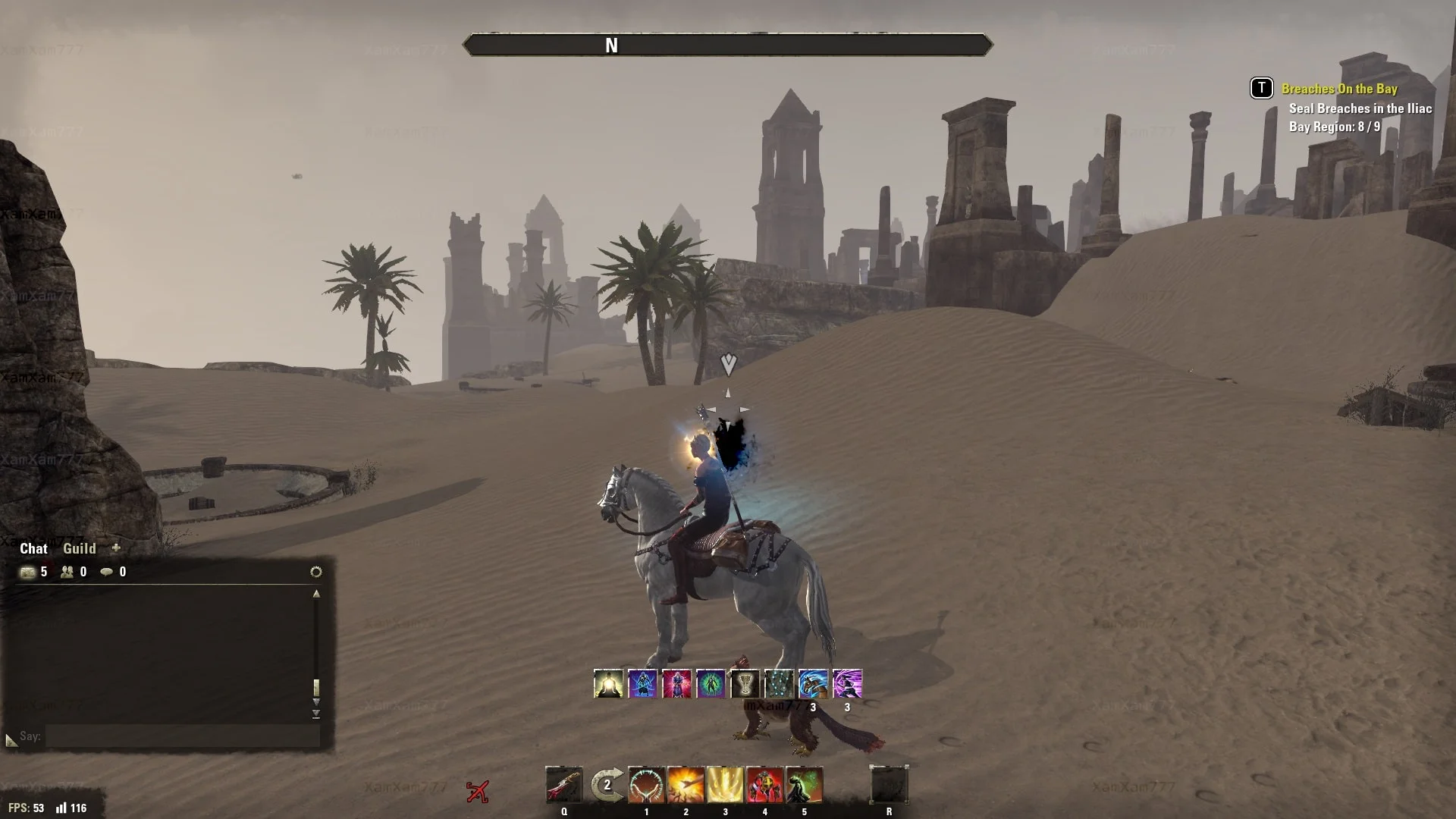Cast the green hooded figure ability
The image size is (1456, 819).
[804, 785]
